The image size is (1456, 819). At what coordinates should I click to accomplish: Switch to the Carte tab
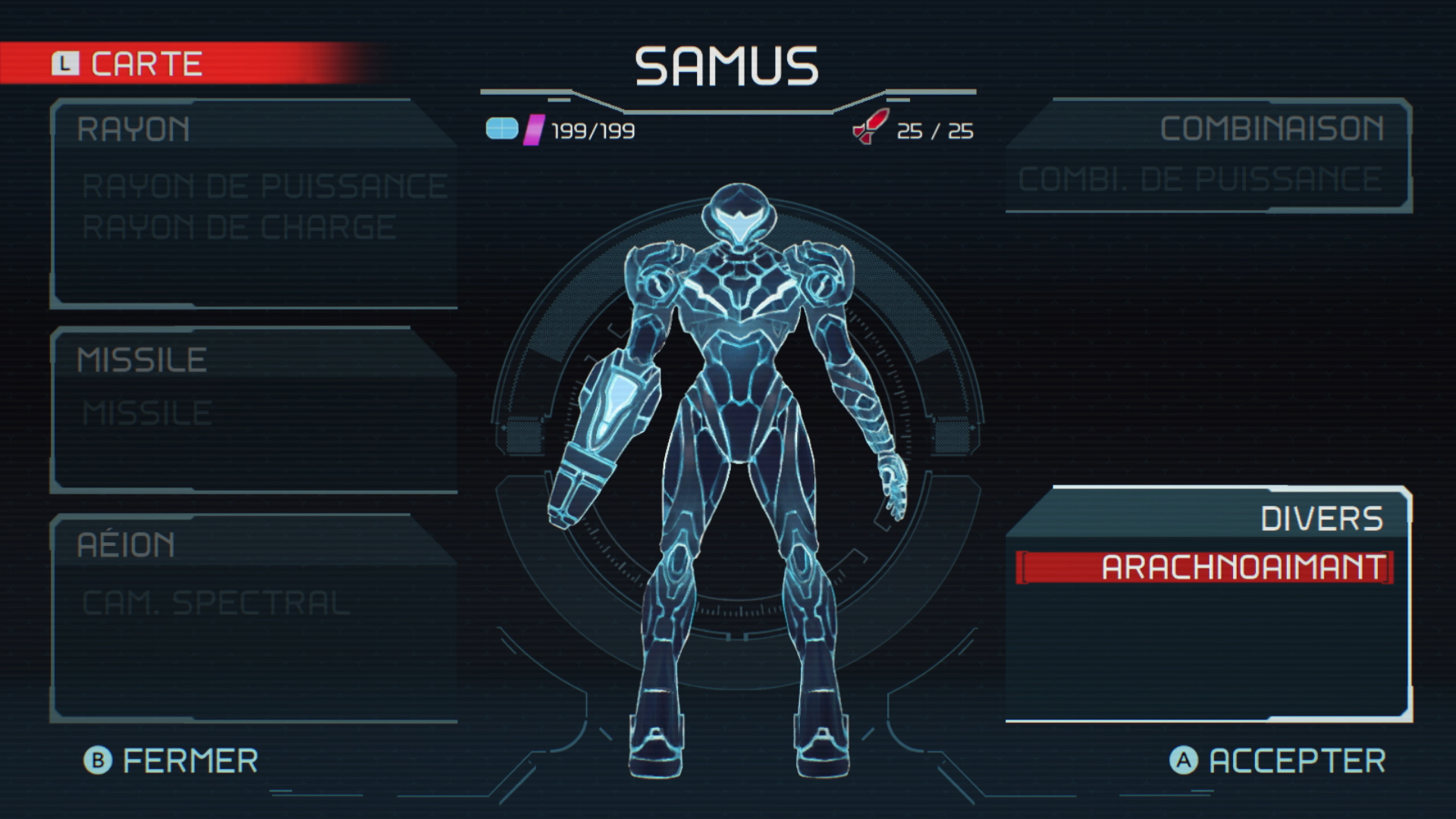tap(129, 64)
